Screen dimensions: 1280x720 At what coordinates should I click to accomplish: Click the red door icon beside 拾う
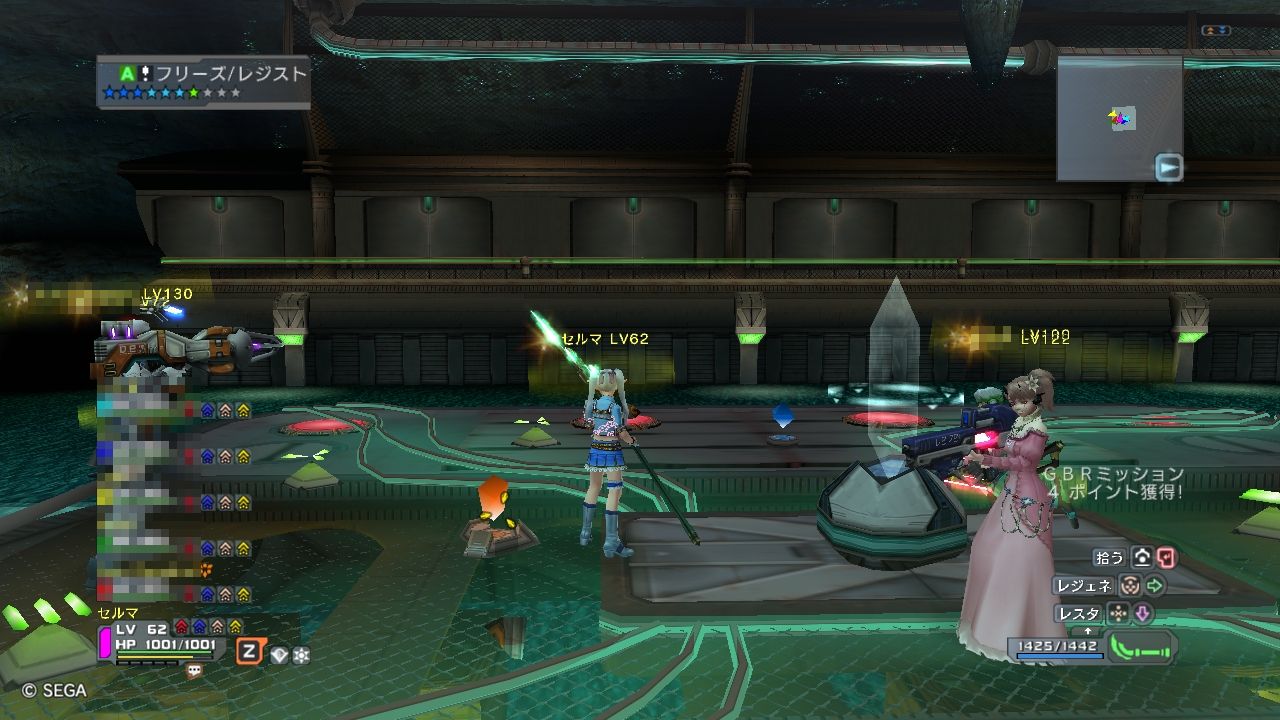[1165, 558]
